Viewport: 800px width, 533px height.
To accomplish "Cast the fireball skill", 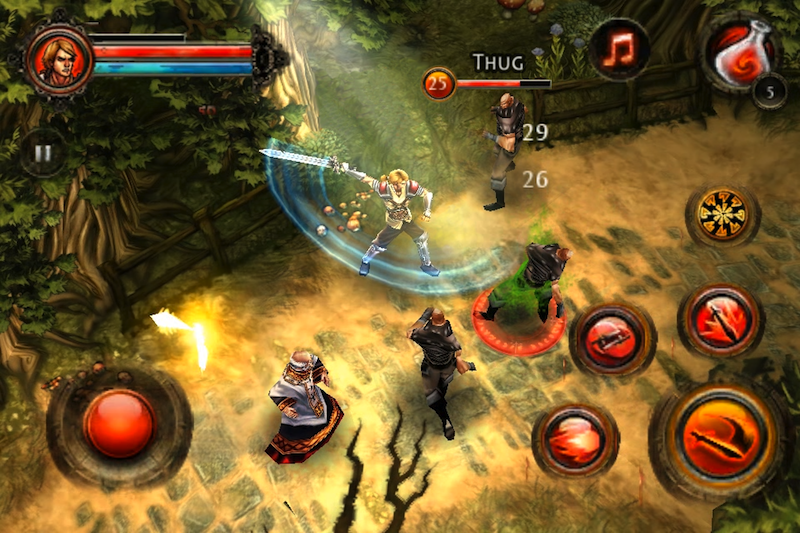I will [575, 439].
